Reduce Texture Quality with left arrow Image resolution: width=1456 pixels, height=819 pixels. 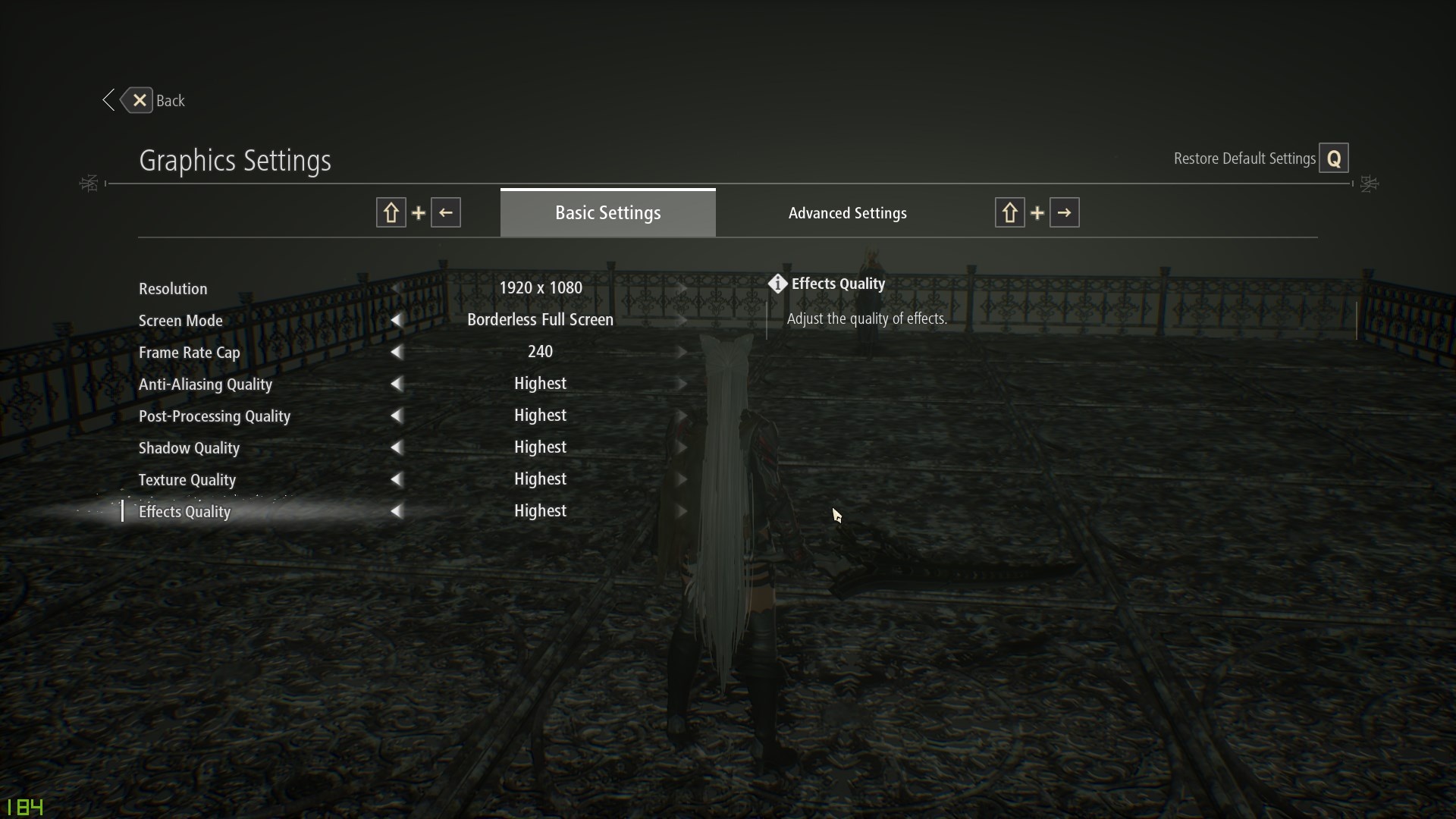pos(396,480)
